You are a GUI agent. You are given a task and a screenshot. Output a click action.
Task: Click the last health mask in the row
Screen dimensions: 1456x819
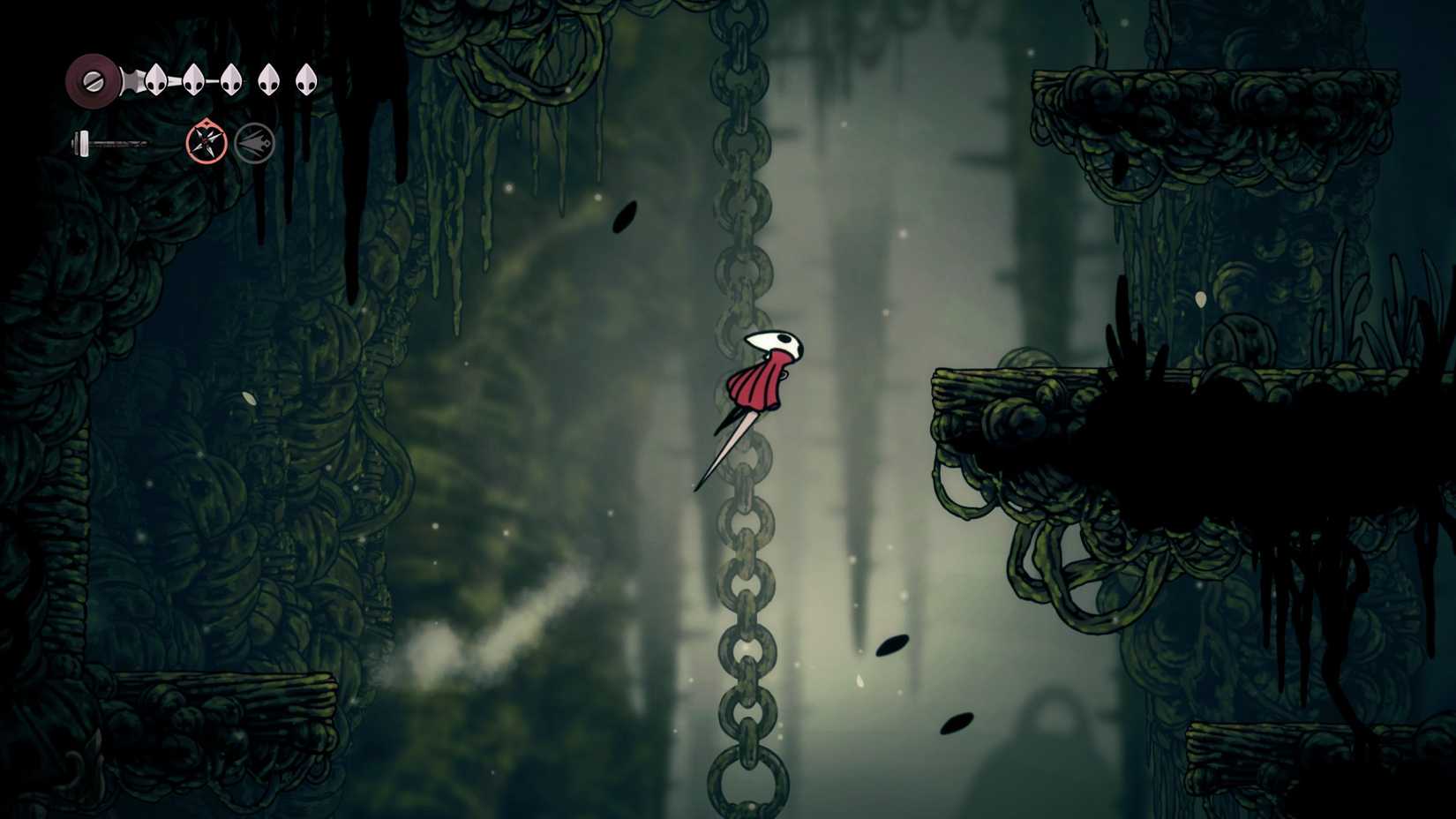[x=306, y=79]
